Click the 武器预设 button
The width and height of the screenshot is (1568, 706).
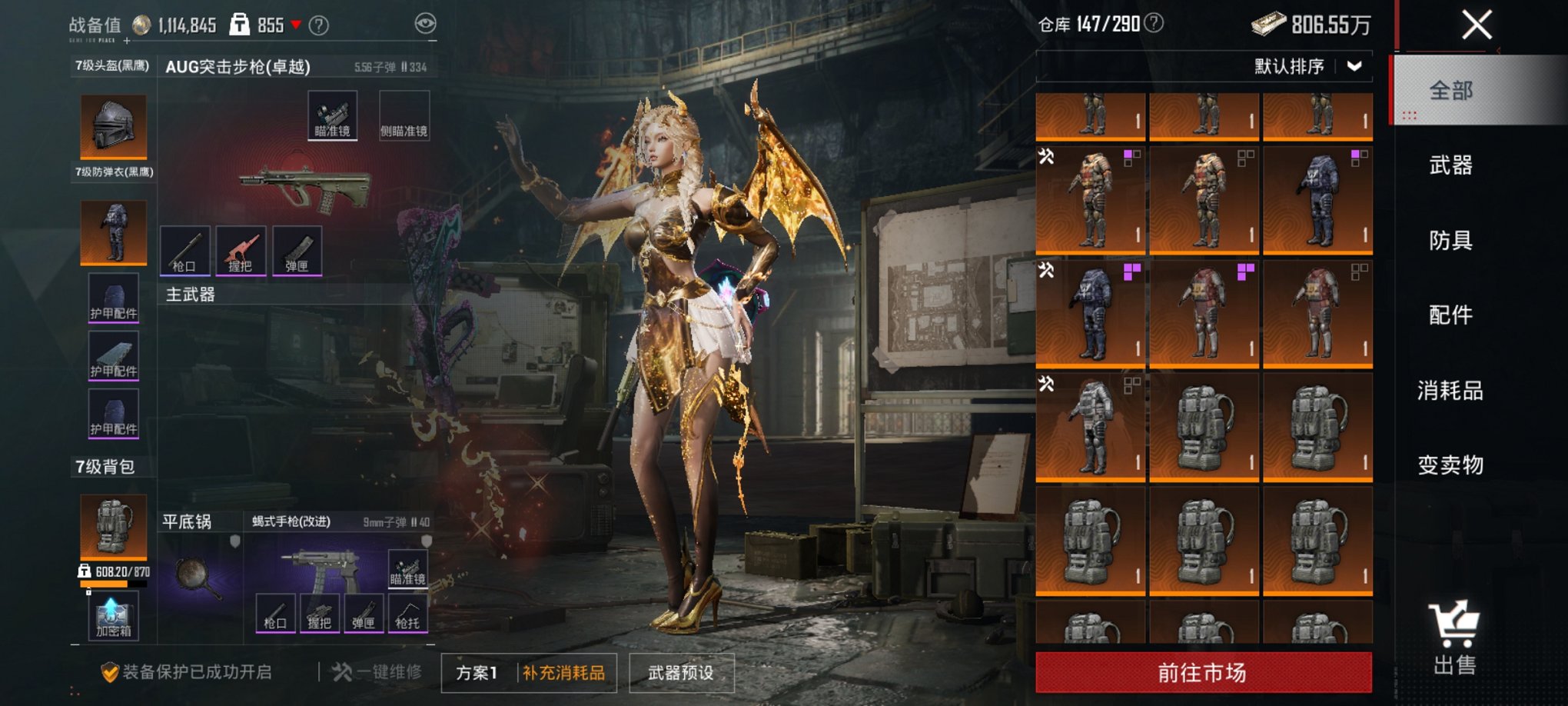point(681,673)
